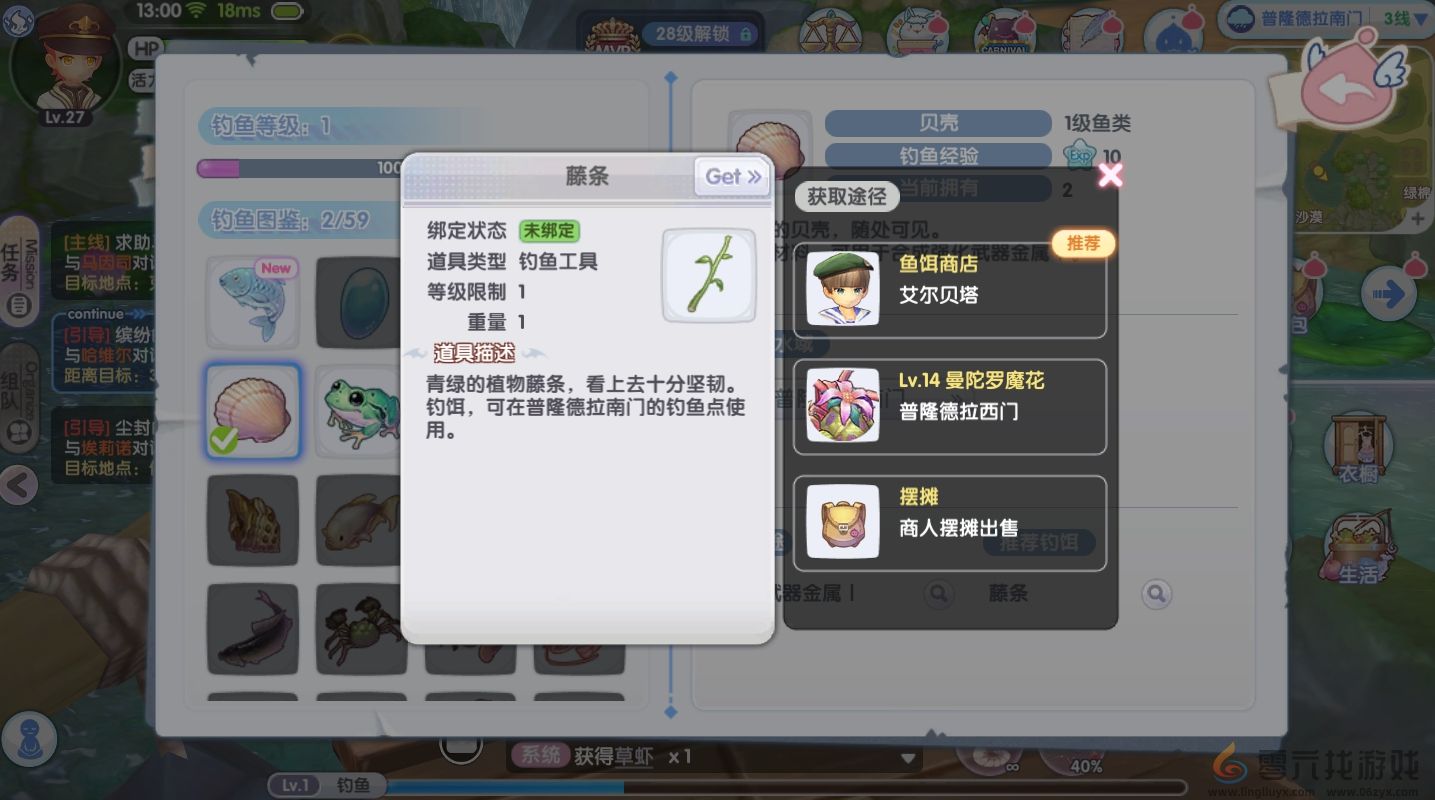The height and width of the screenshot is (800, 1435).
Task: Expand the minimap with the plus control
Action: point(1420,218)
